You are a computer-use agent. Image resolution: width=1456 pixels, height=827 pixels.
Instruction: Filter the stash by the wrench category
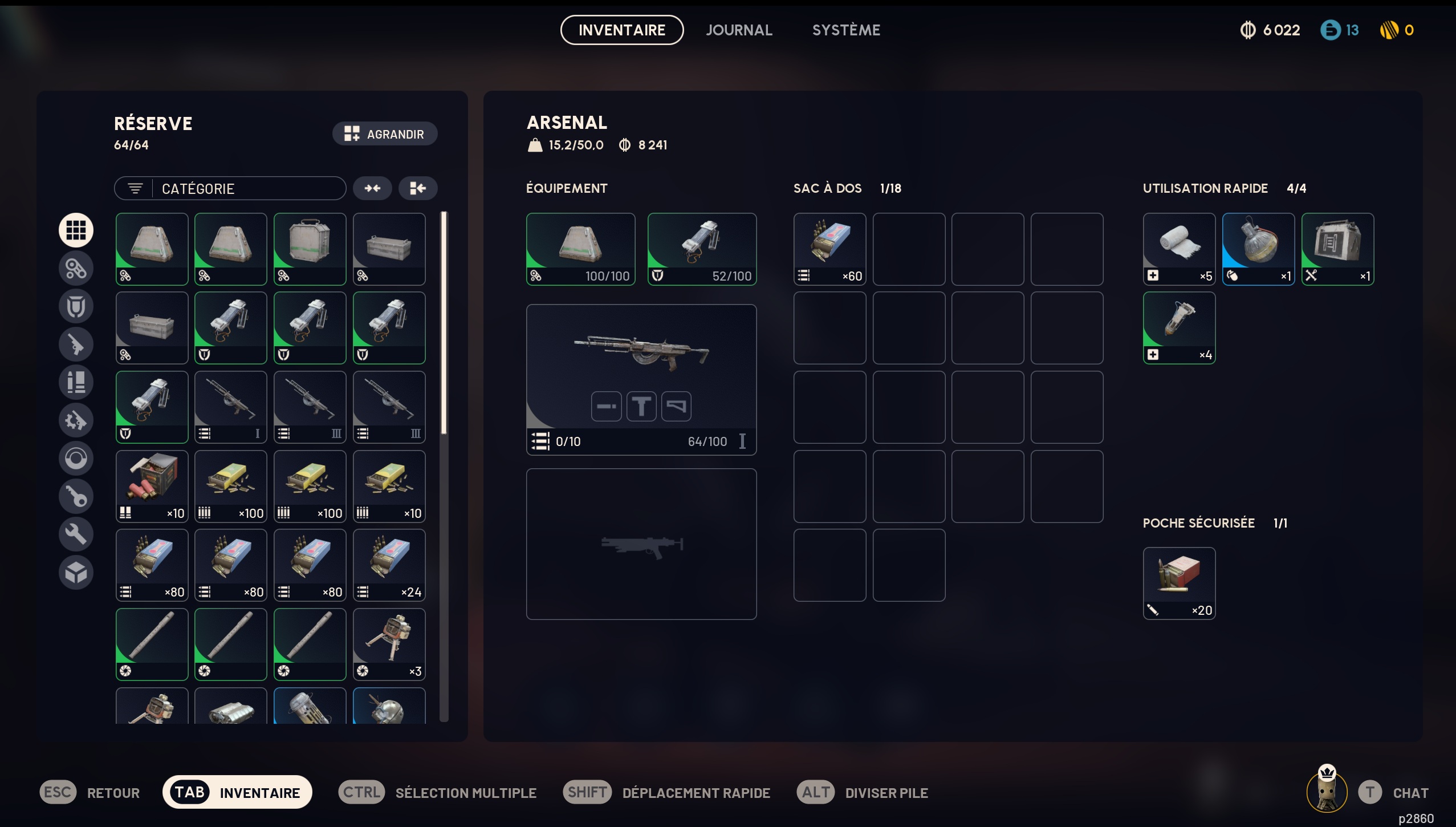76,534
